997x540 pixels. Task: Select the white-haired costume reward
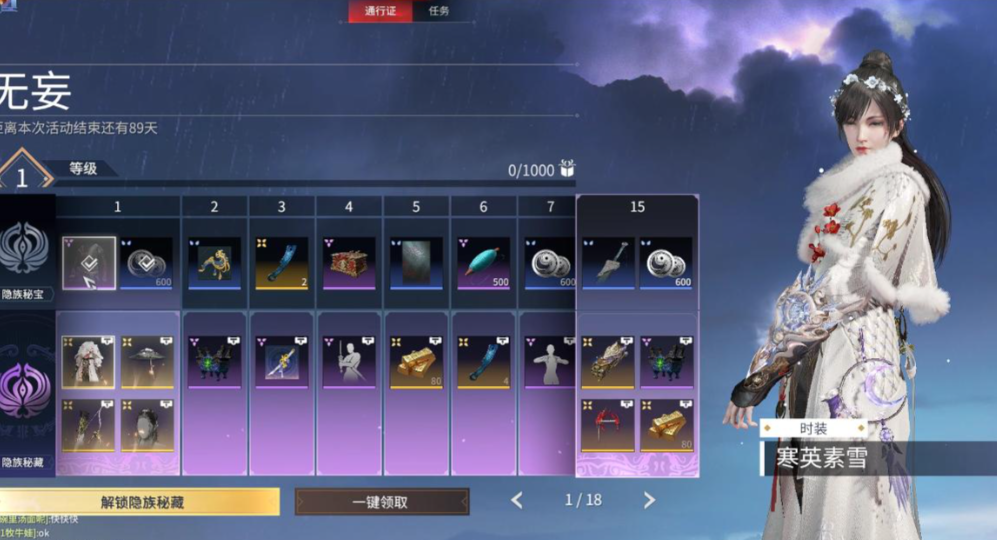[x=89, y=362]
